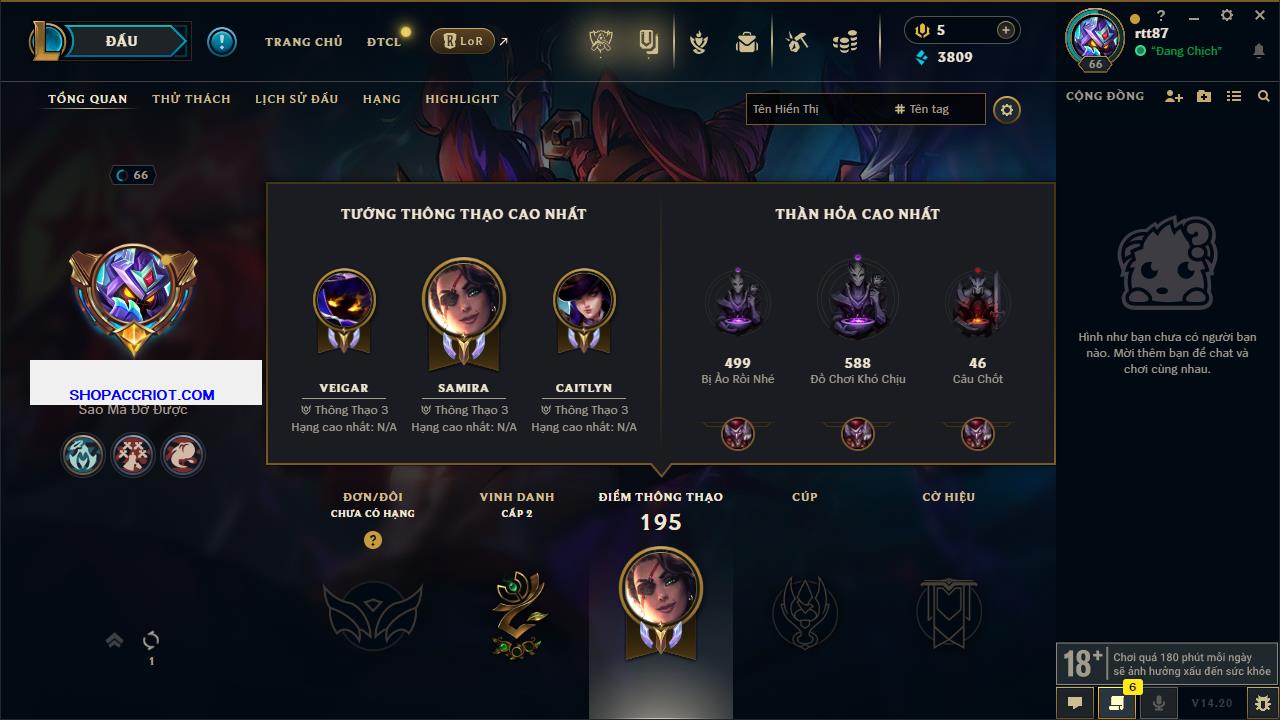This screenshot has width=1280, height=720.
Task: Open the LỊCH SỬ ĐẤU tab
Action: [x=296, y=99]
